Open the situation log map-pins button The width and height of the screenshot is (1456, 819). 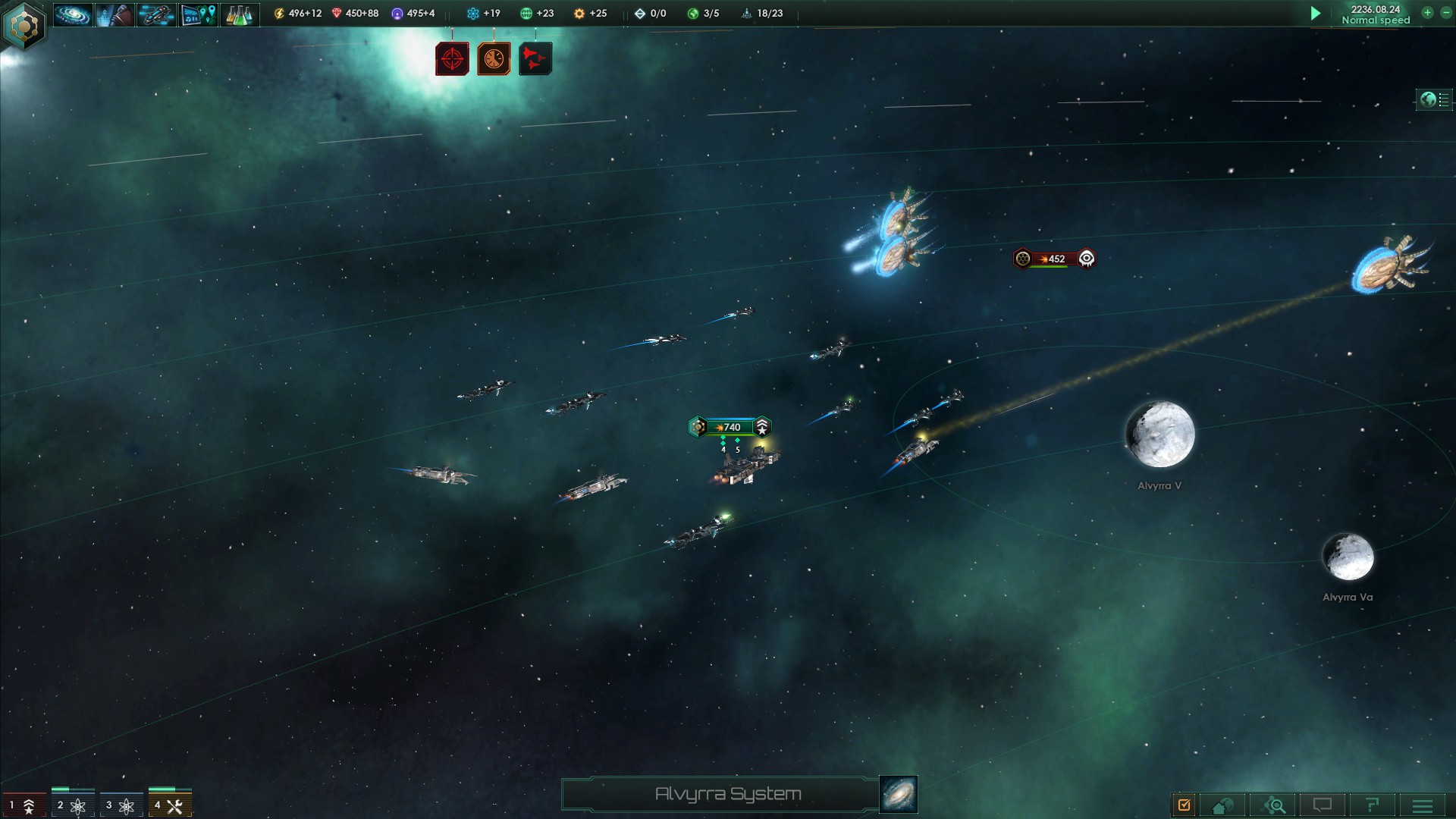(x=198, y=14)
